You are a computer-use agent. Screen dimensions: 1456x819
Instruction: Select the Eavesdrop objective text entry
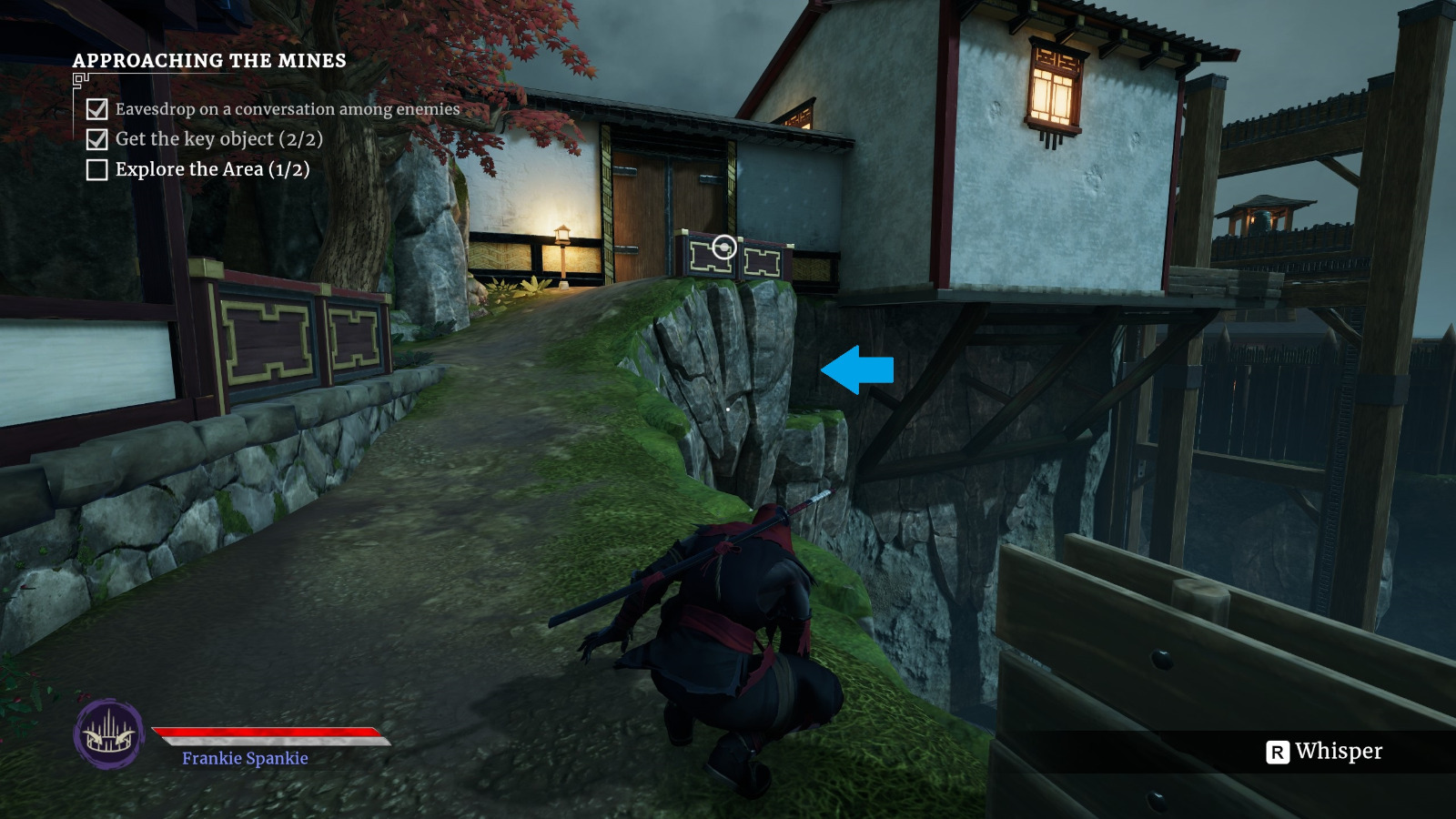[287, 109]
